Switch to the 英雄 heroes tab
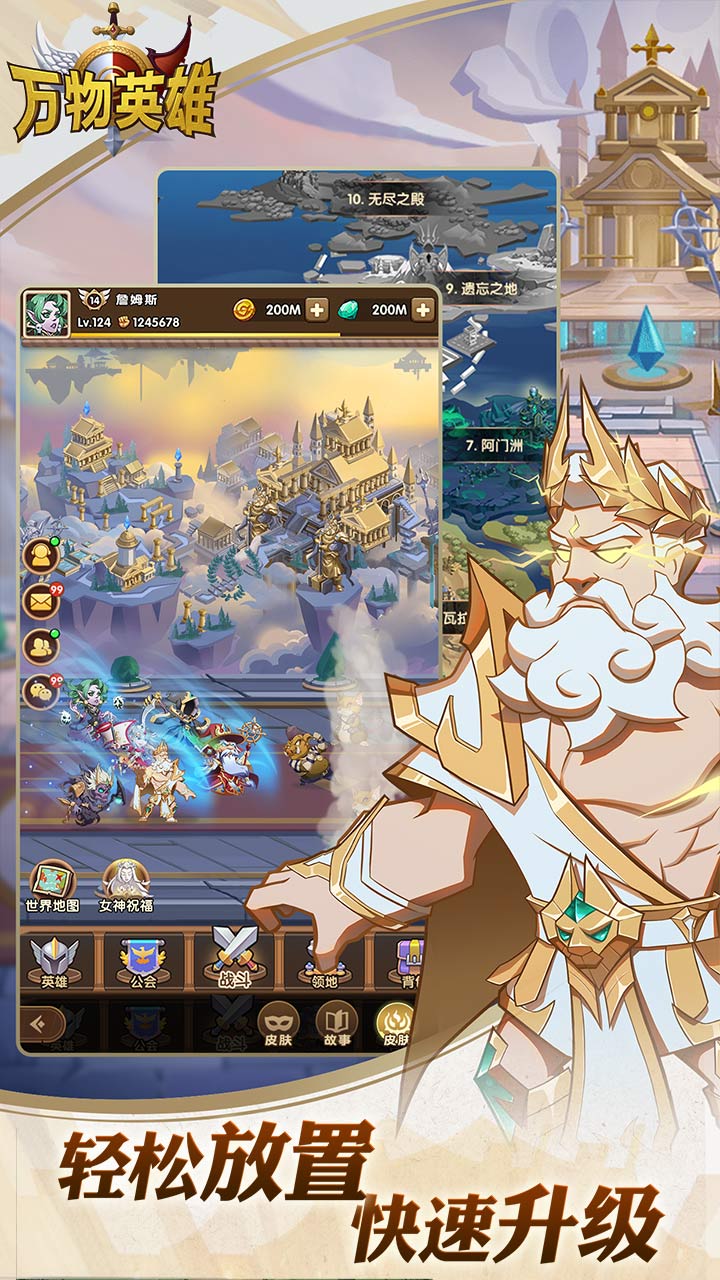Screen dimensions: 720x1280 55,962
